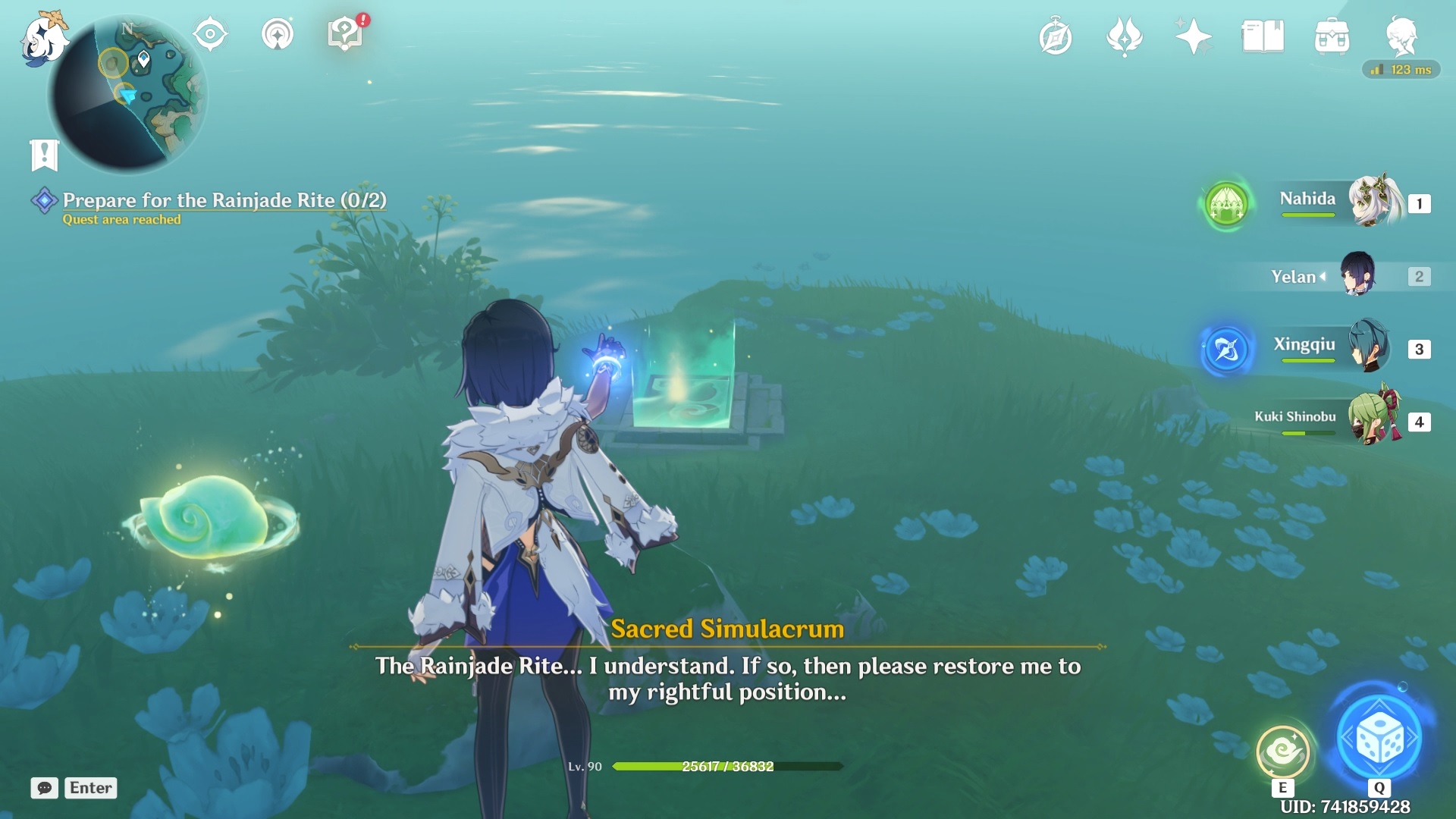1456x819 pixels.
Task: Click the chat bubble icon next to Enter
Action: [x=45, y=789]
